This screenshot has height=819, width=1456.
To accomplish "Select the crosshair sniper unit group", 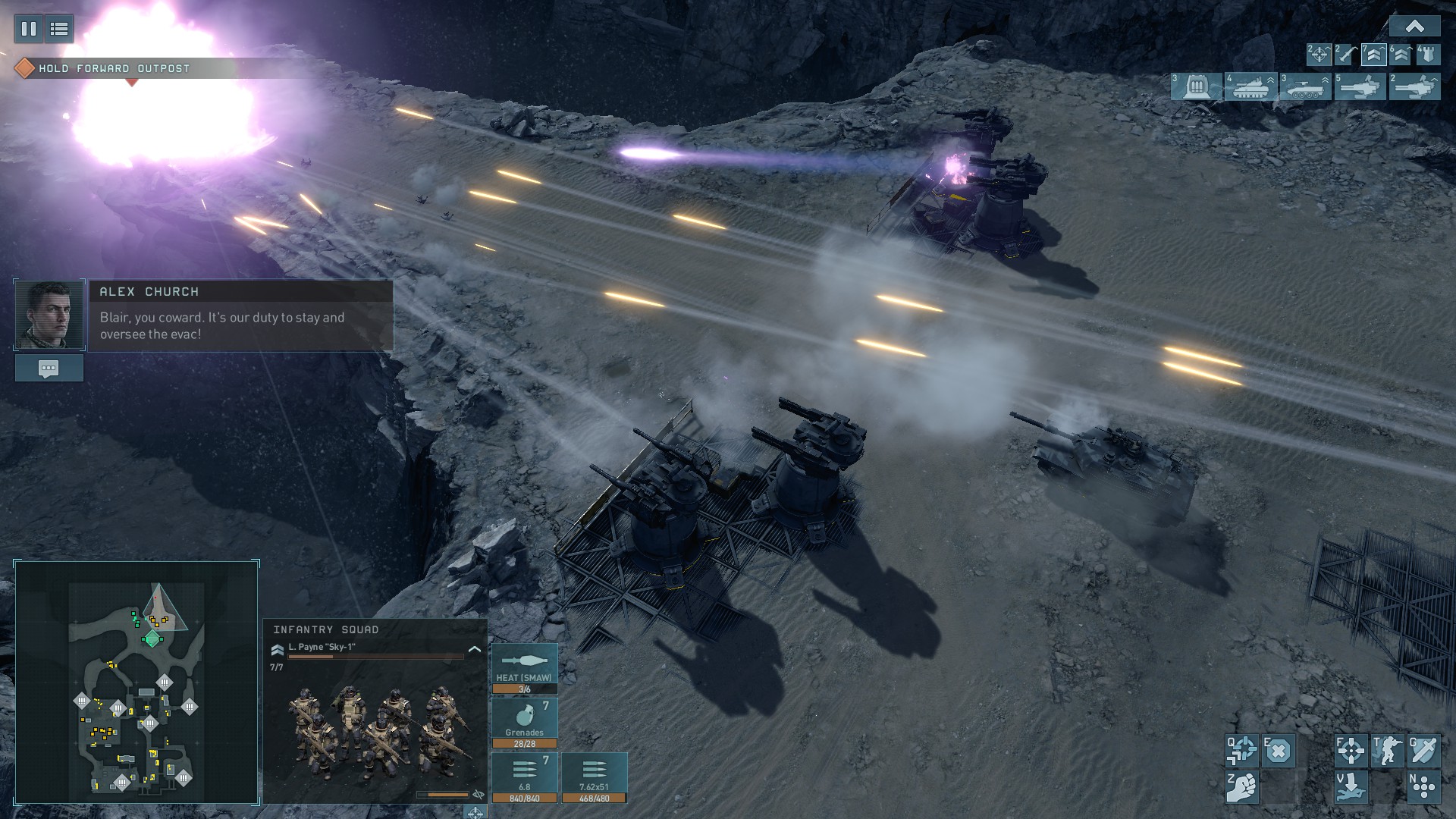I will 1319,55.
